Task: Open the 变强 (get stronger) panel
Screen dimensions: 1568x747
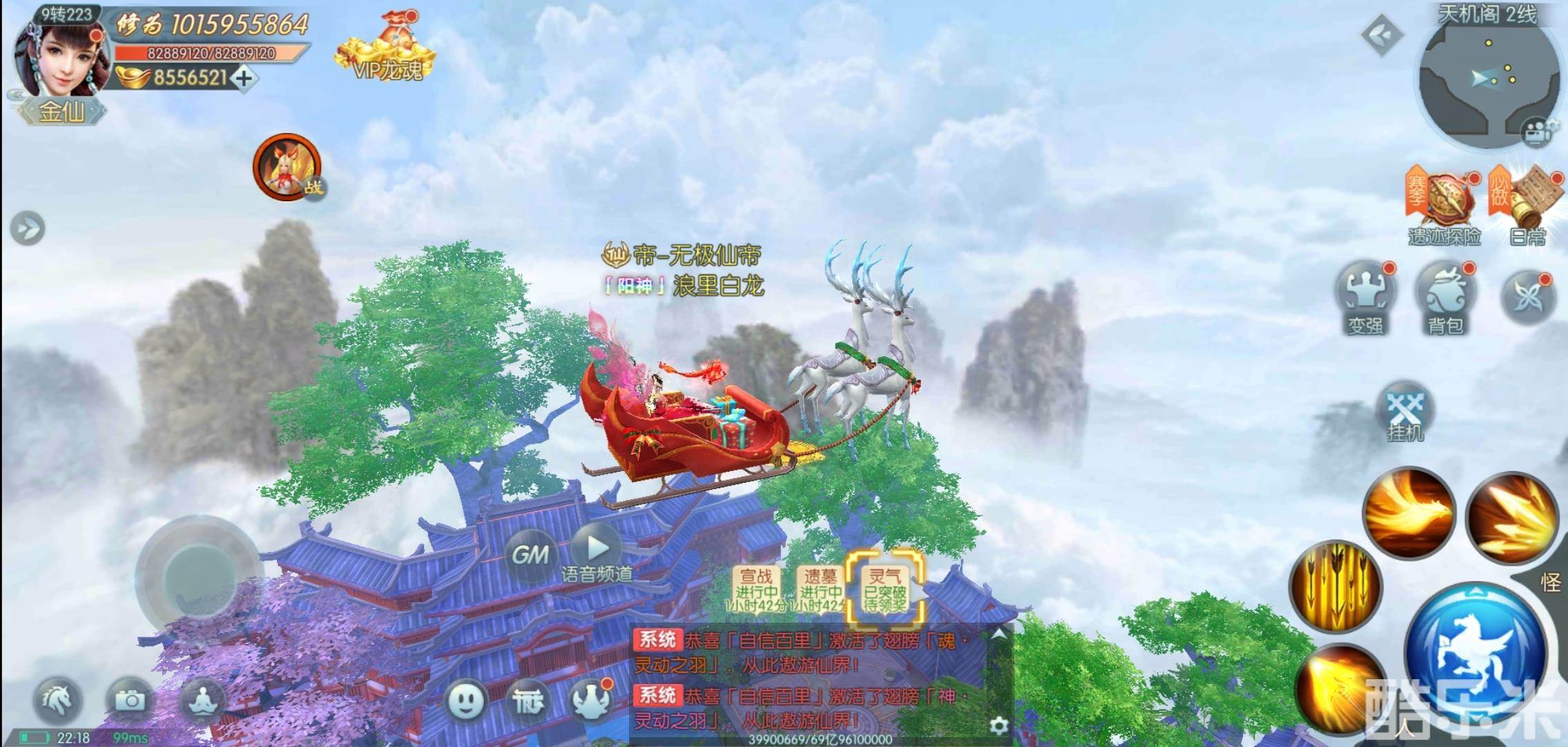Action: click(x=1365, y=294)
